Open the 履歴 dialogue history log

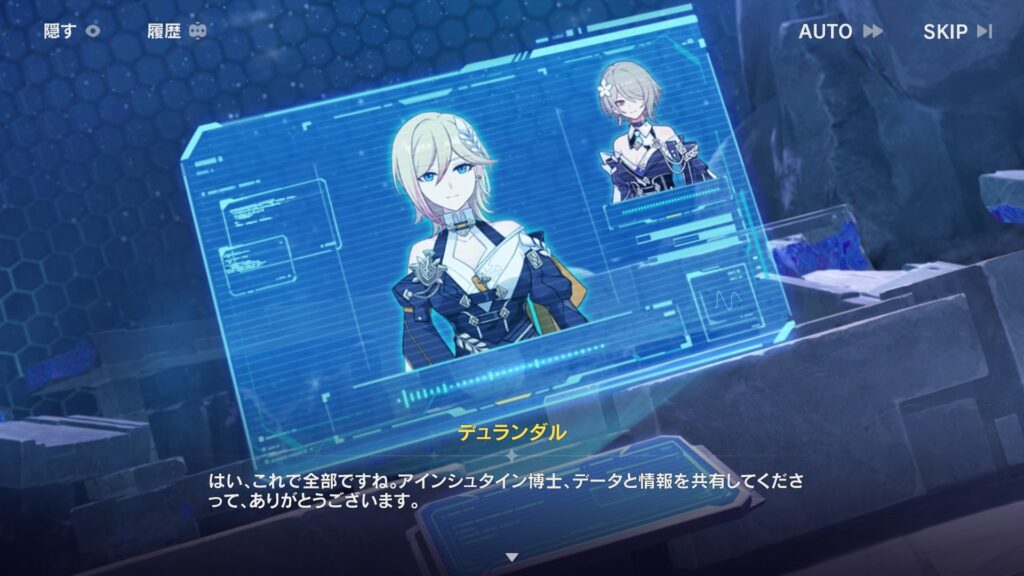[176, 31]
